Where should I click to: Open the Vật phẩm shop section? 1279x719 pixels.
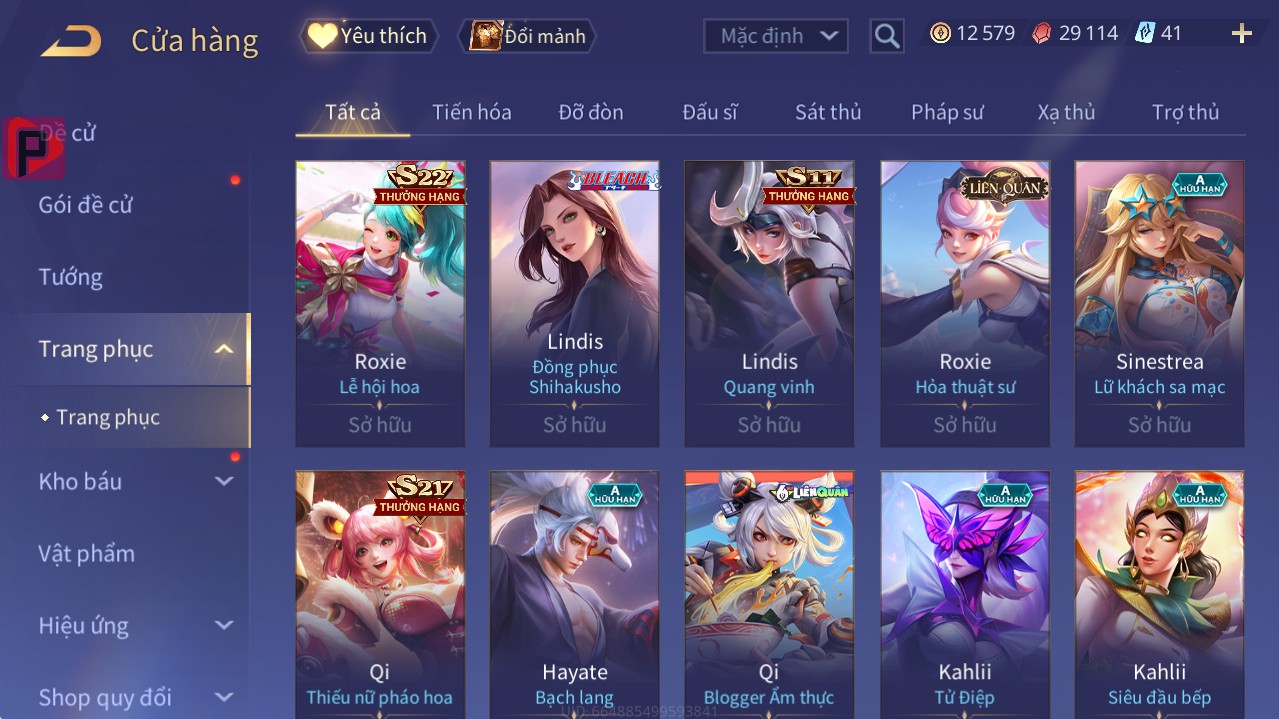click(x=86, y=553)
